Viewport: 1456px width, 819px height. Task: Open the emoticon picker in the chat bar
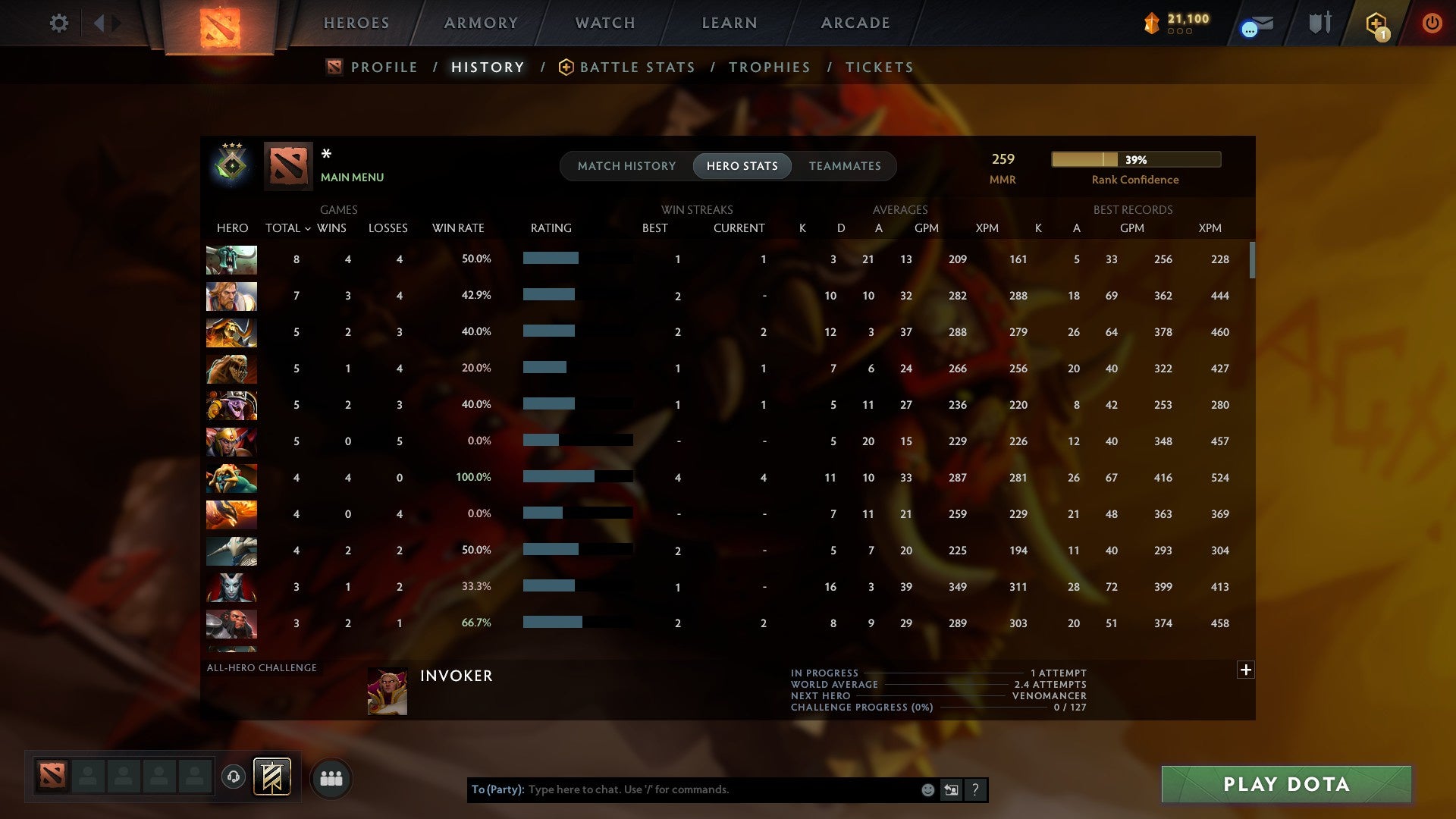pos(927,789)
